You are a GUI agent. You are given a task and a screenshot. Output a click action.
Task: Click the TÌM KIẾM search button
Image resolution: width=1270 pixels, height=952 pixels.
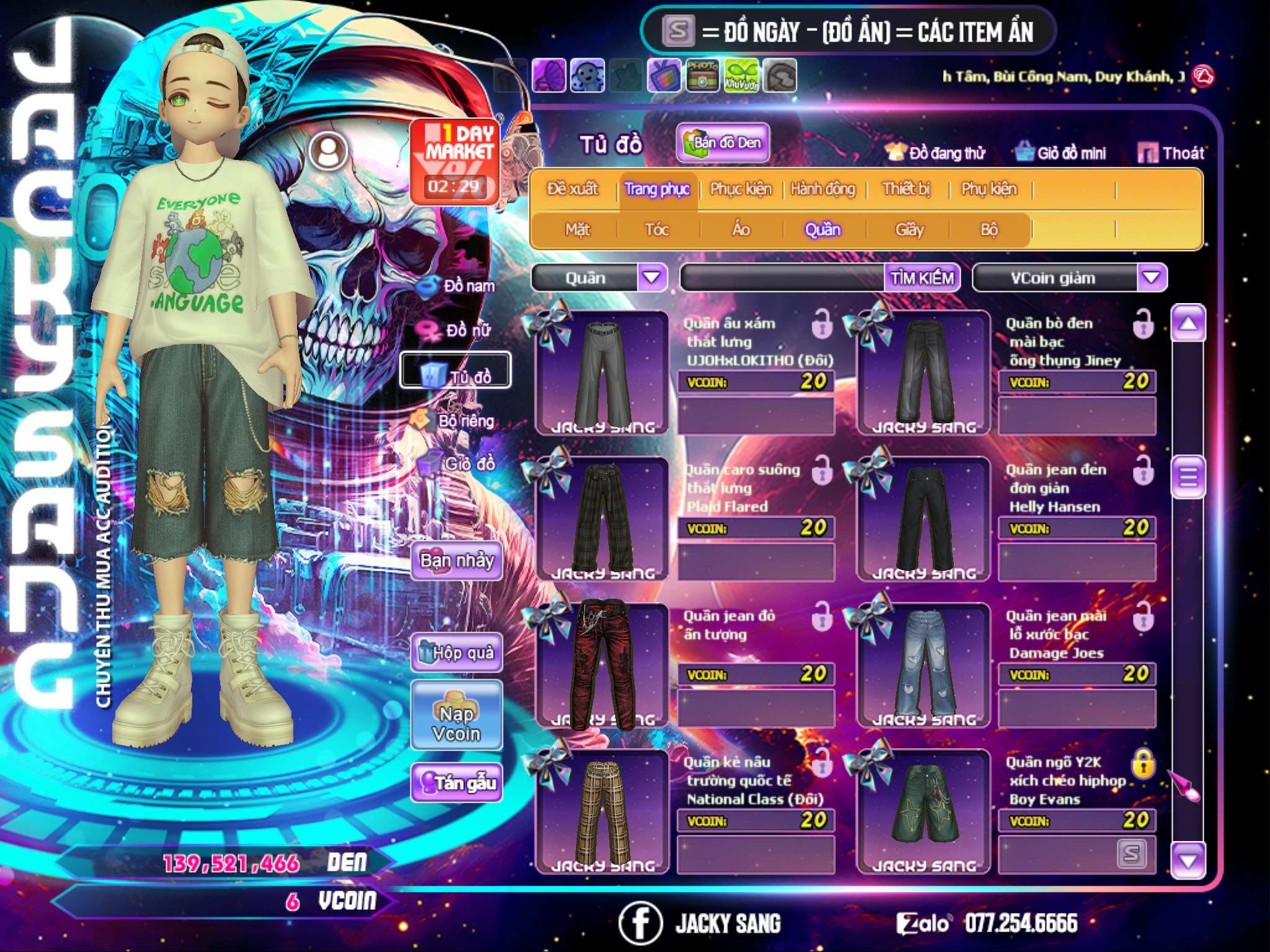coord(922,278)
